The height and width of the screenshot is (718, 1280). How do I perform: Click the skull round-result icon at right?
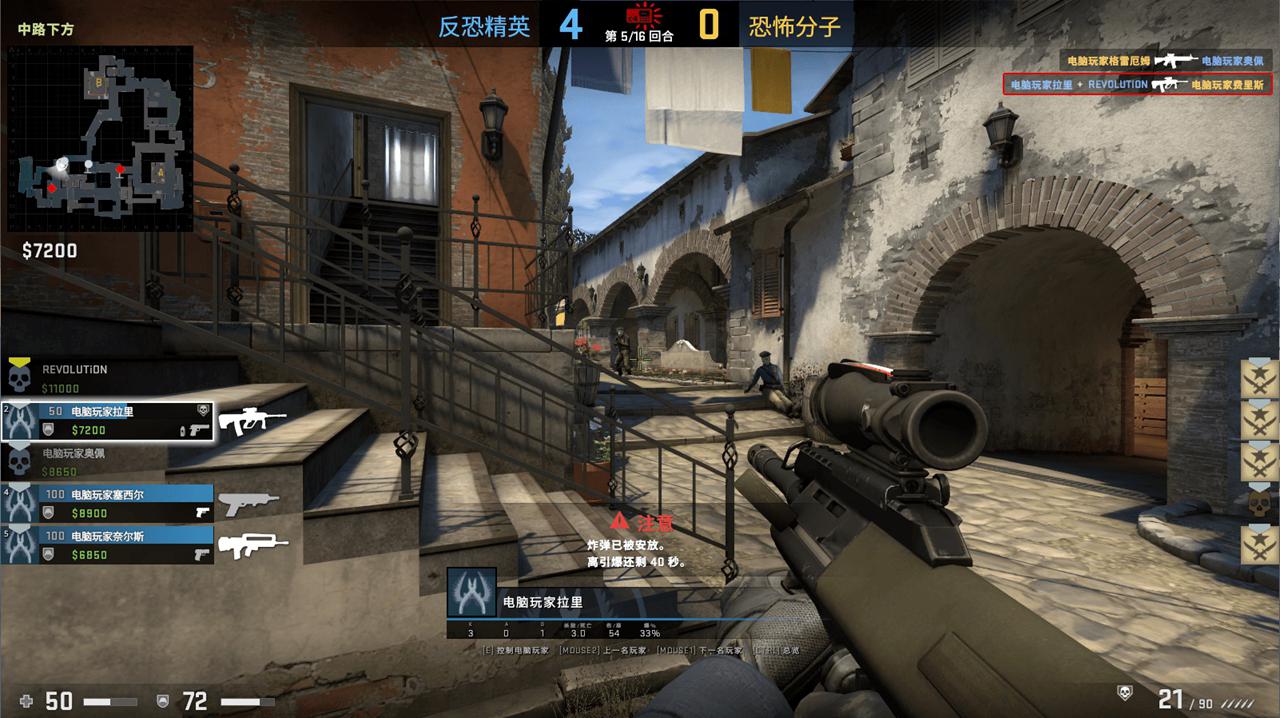click(x=1259, y=502)
